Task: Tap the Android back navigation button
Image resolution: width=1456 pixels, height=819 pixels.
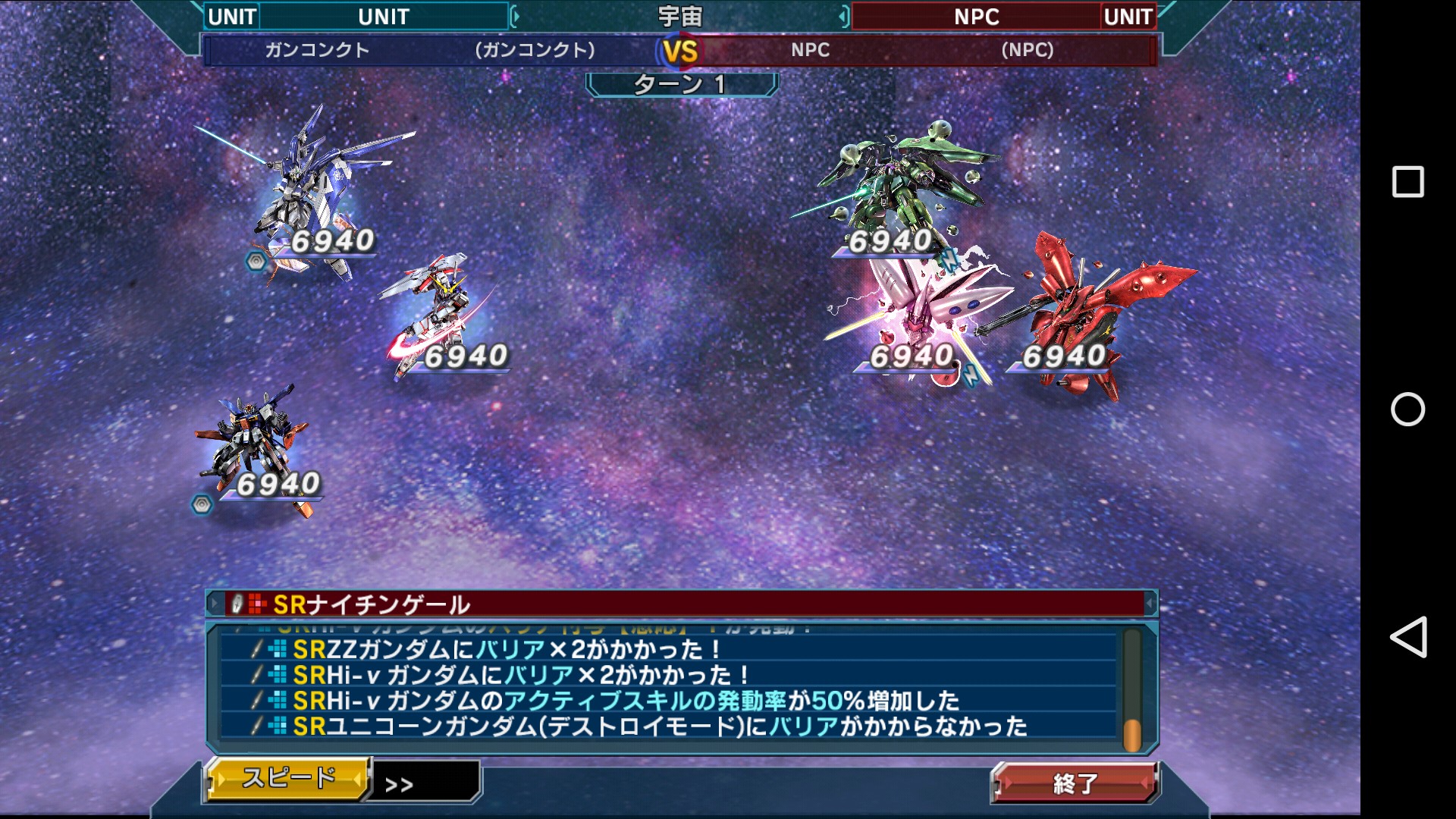Action: [1408, 637]
